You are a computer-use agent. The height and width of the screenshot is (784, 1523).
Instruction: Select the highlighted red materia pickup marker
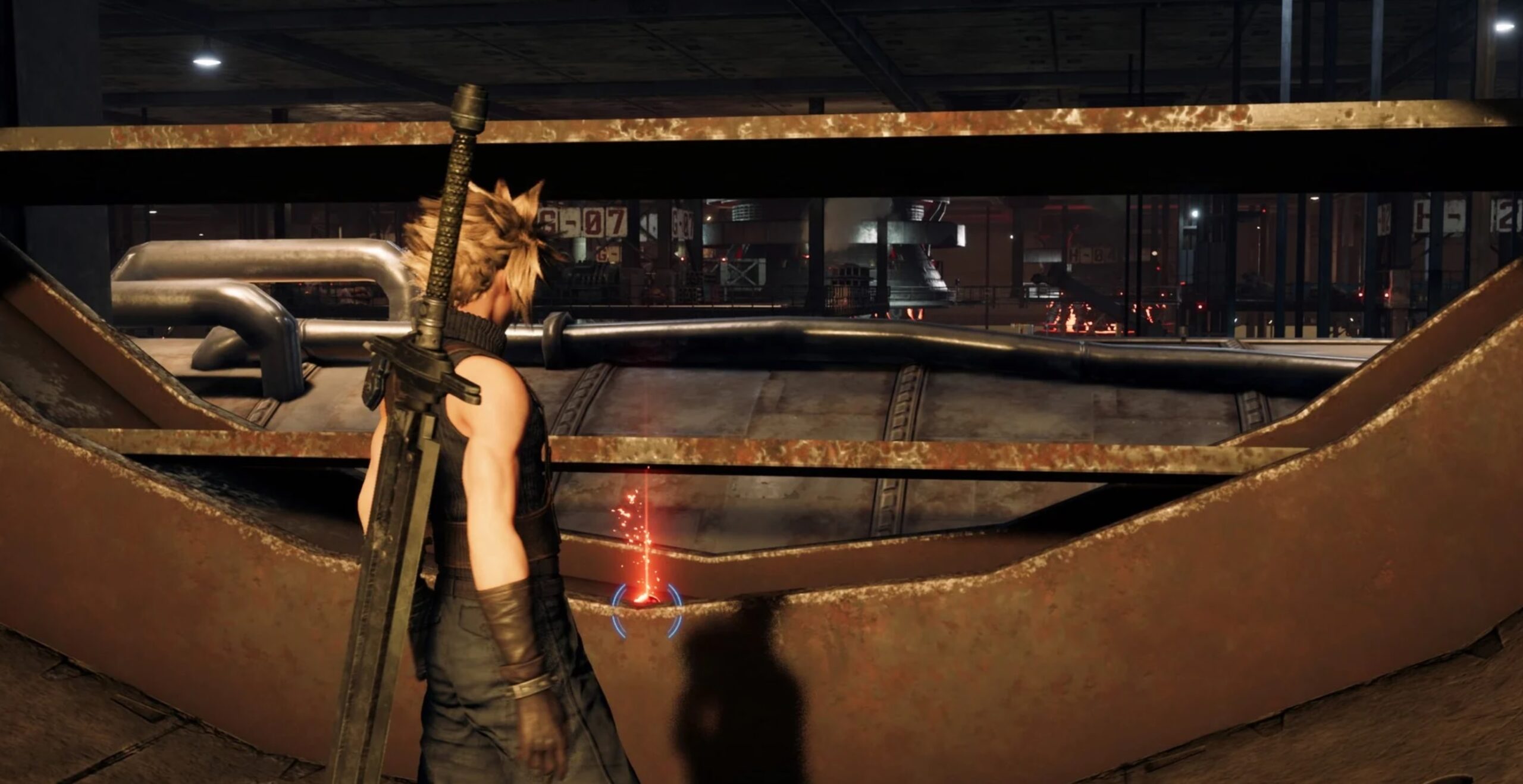(x=647, y=598)
